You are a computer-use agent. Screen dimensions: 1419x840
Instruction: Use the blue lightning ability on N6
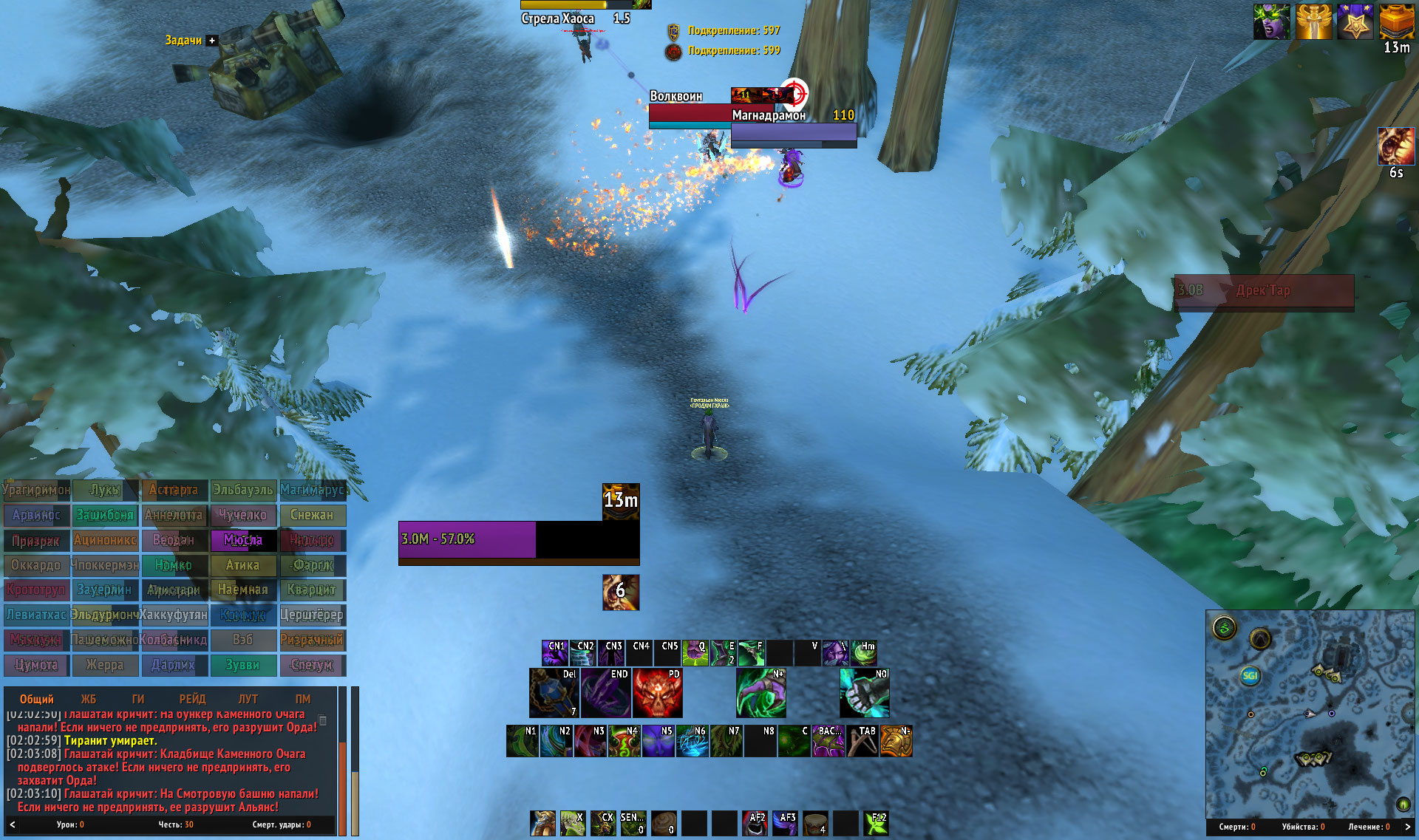coord(692,742)
